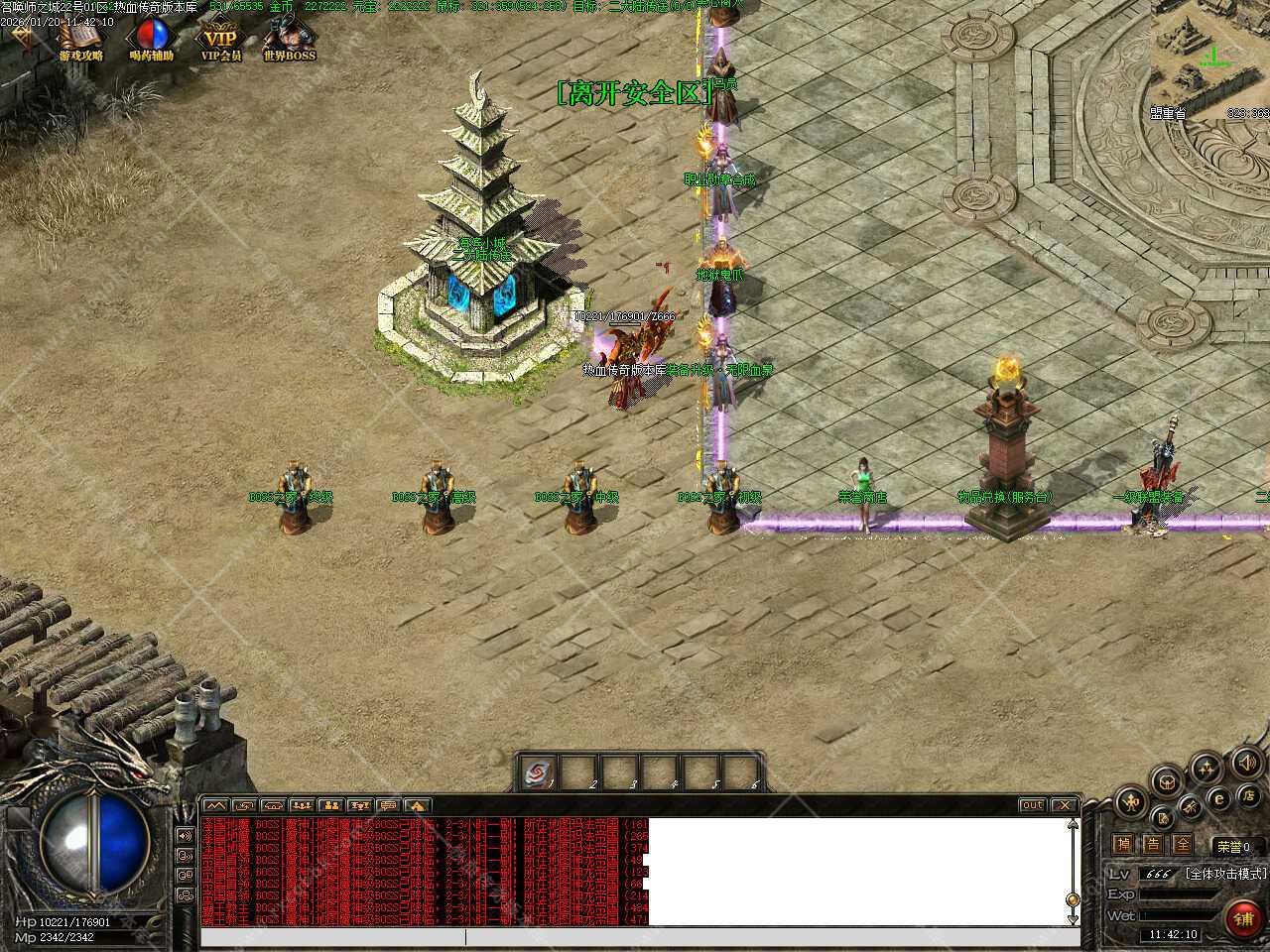
Task: Click the 告 square button
Action: click(x=1152, y=845)
